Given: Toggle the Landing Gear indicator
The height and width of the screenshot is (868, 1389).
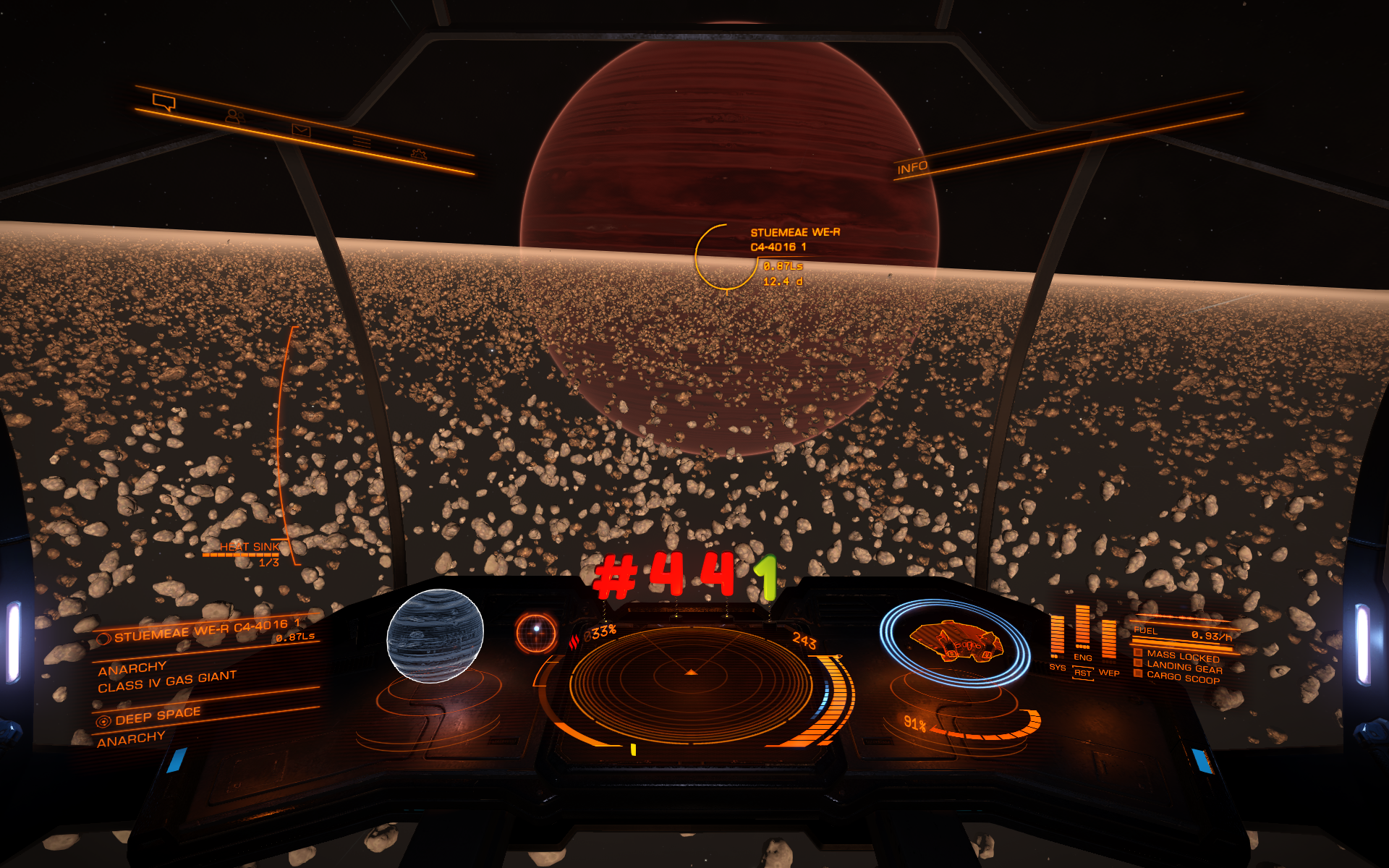Looking at the screenshot, I should [1184, 668].
